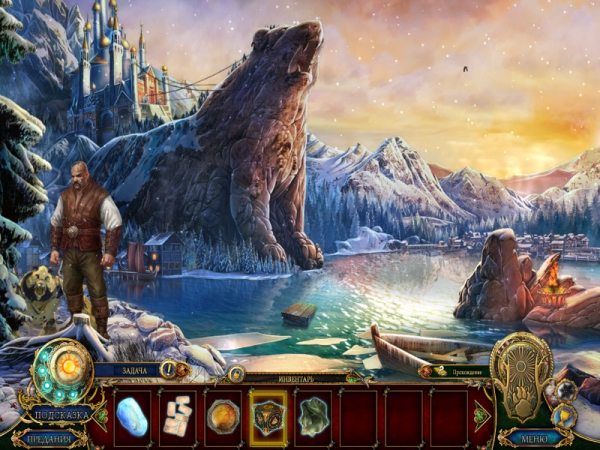Screen dimensions: 600x450
Task: Choose the round amber medallion item
Action: (223, 417)
